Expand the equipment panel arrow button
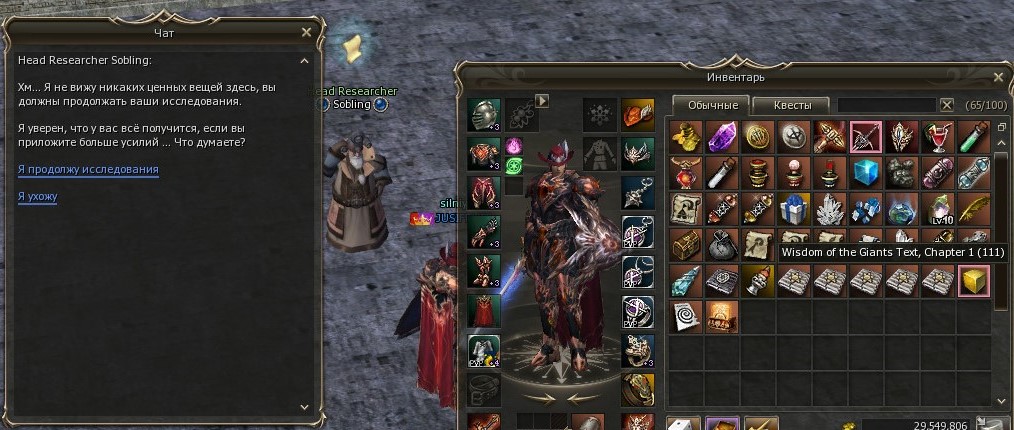 pos(543,100)
